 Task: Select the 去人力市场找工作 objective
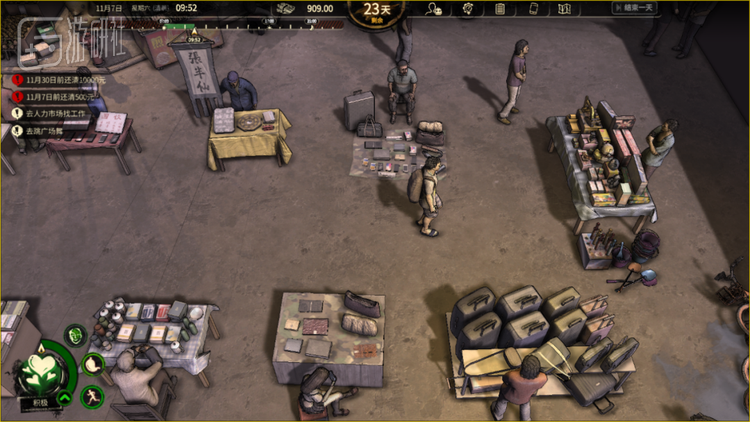[56, 113]
